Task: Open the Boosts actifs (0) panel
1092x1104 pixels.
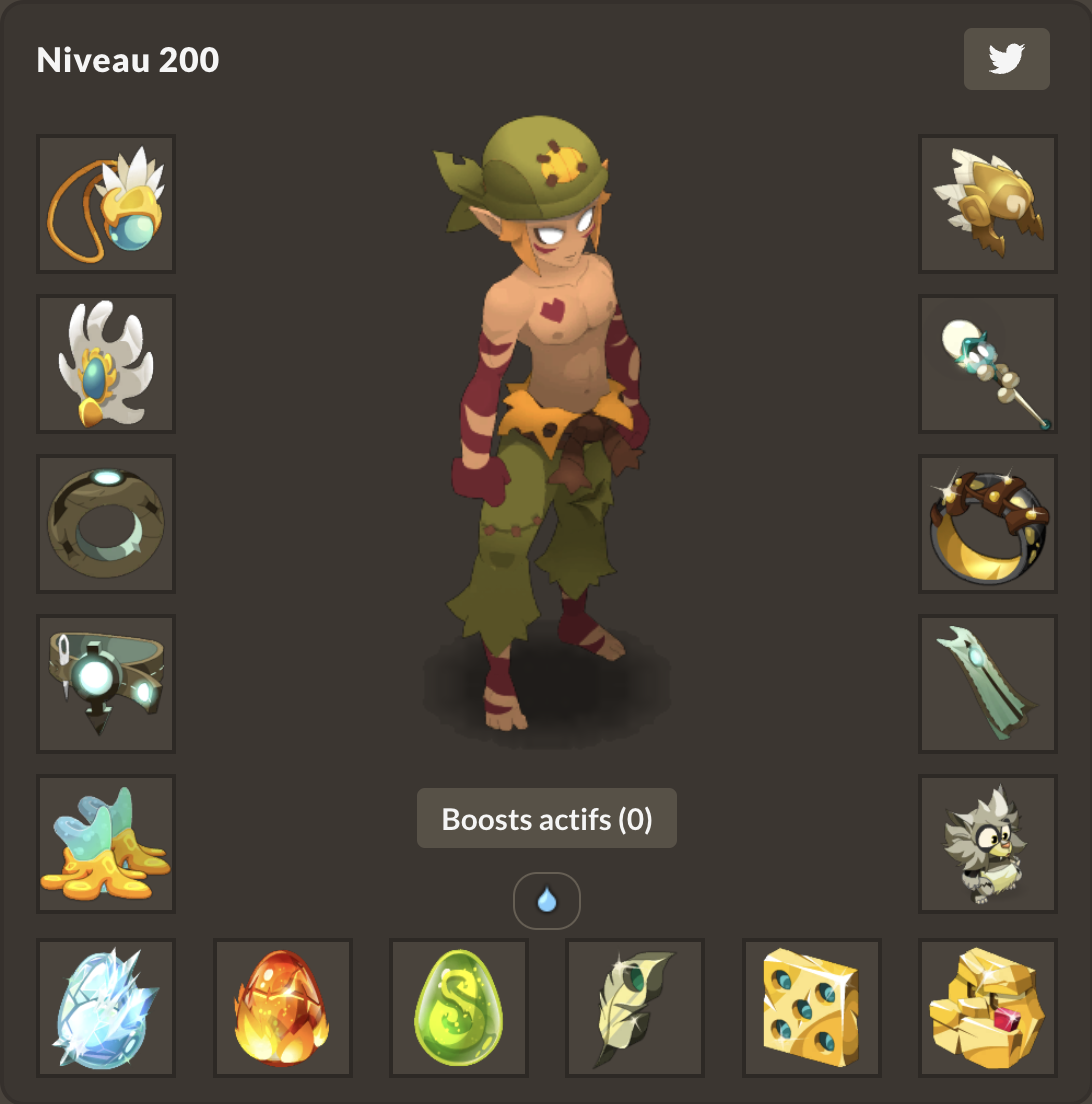Action: pyautogui.click(x=546, y=819)
